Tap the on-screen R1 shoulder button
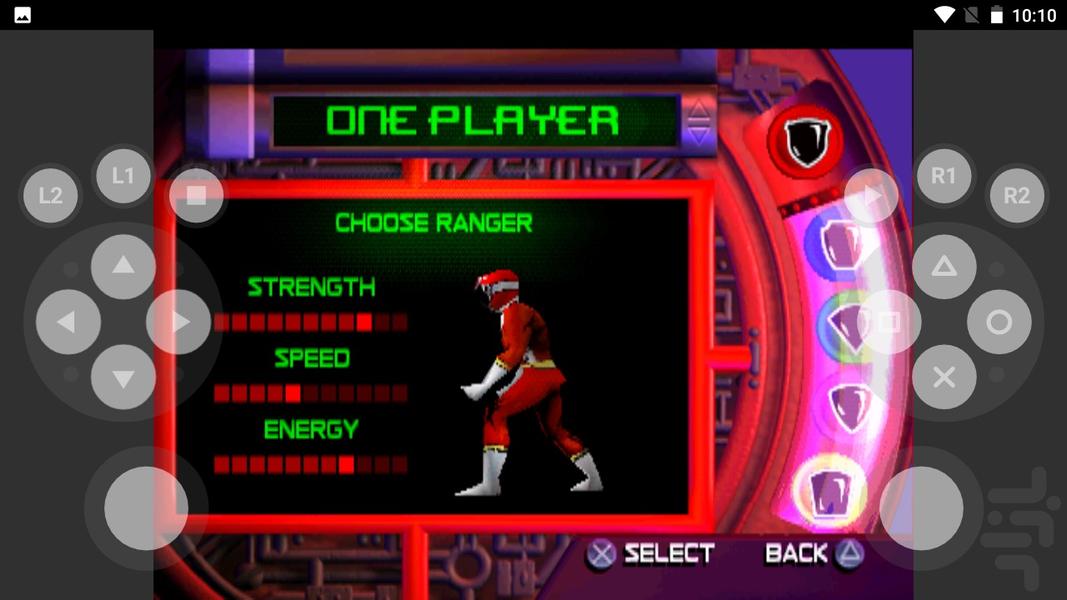 click(x=944, y=176)
